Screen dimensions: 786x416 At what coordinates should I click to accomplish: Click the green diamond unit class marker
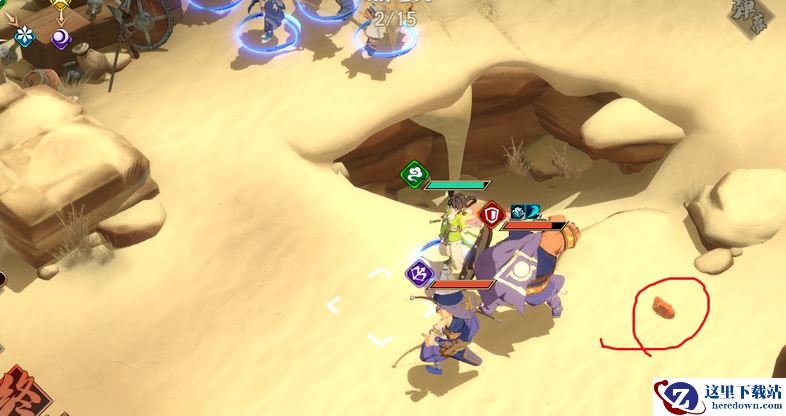pos(412,176)
